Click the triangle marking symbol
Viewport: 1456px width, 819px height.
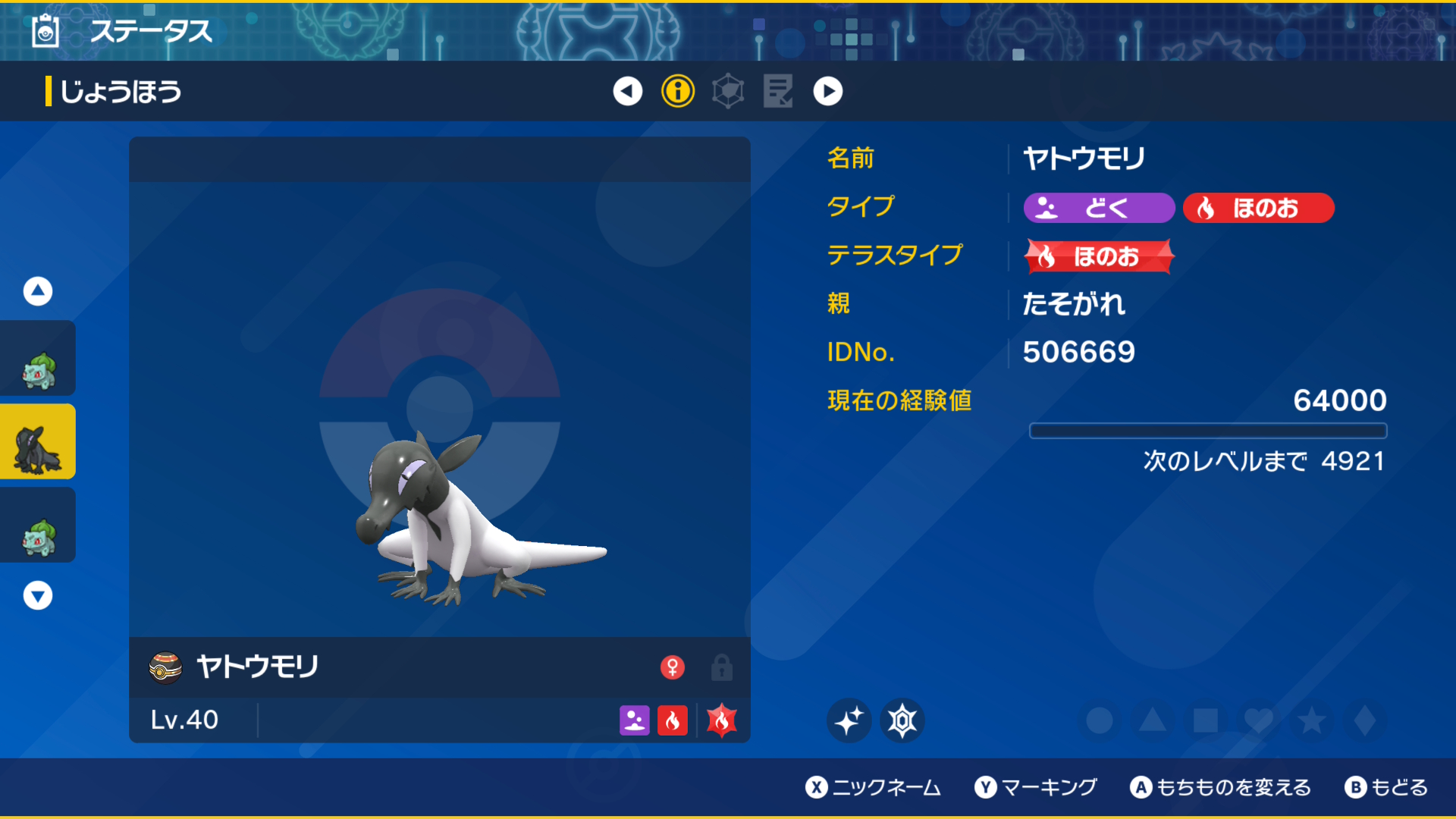click(x=1153, y=720)
